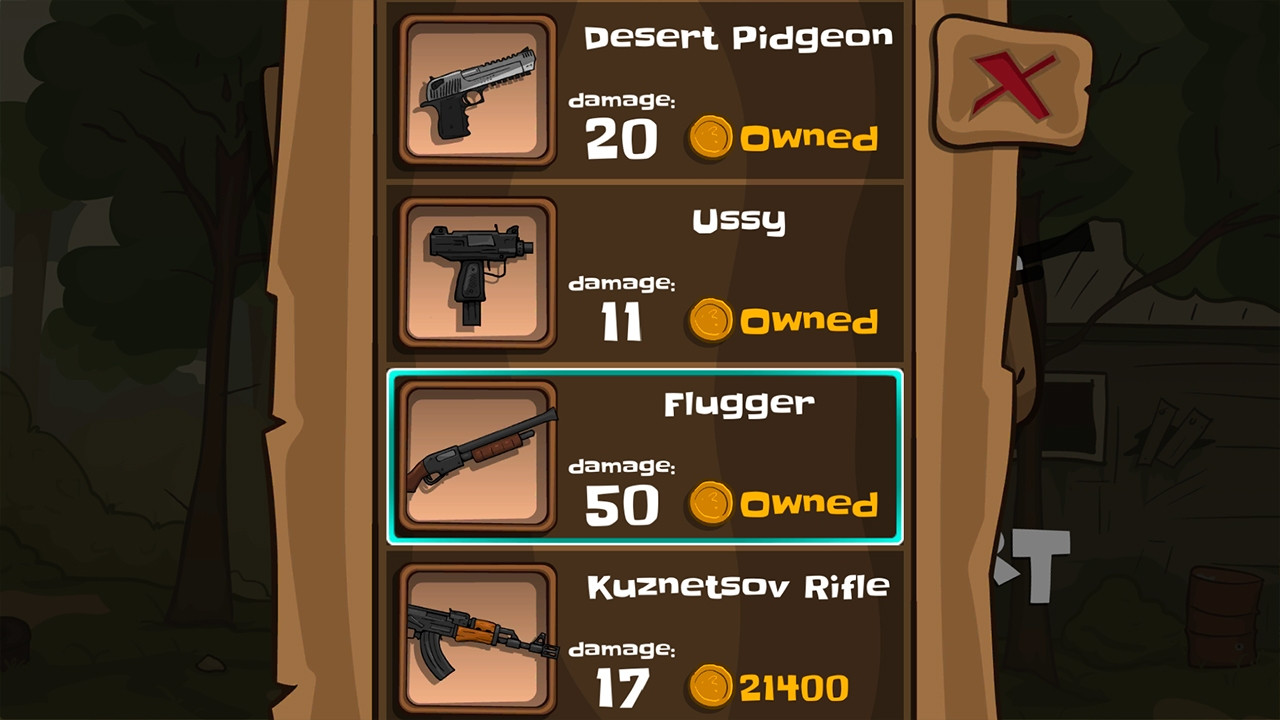Close the weapon shop with the X button

click(1012, 83)
